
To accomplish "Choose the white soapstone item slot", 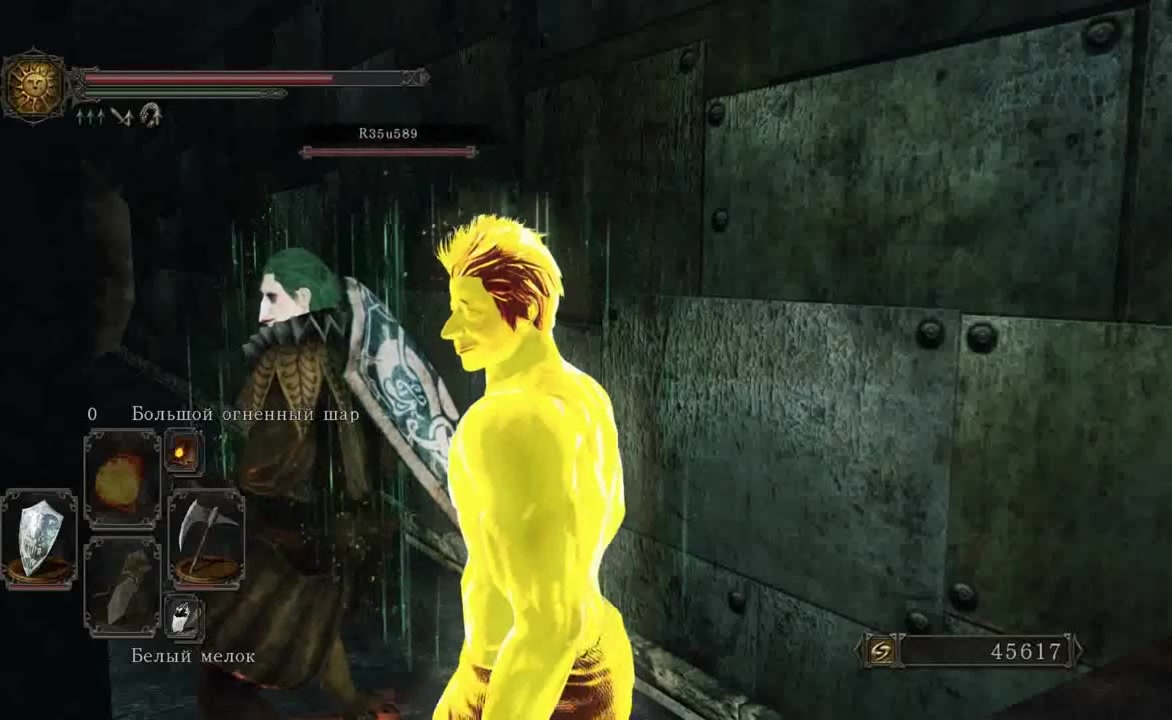I will (121, 587).
